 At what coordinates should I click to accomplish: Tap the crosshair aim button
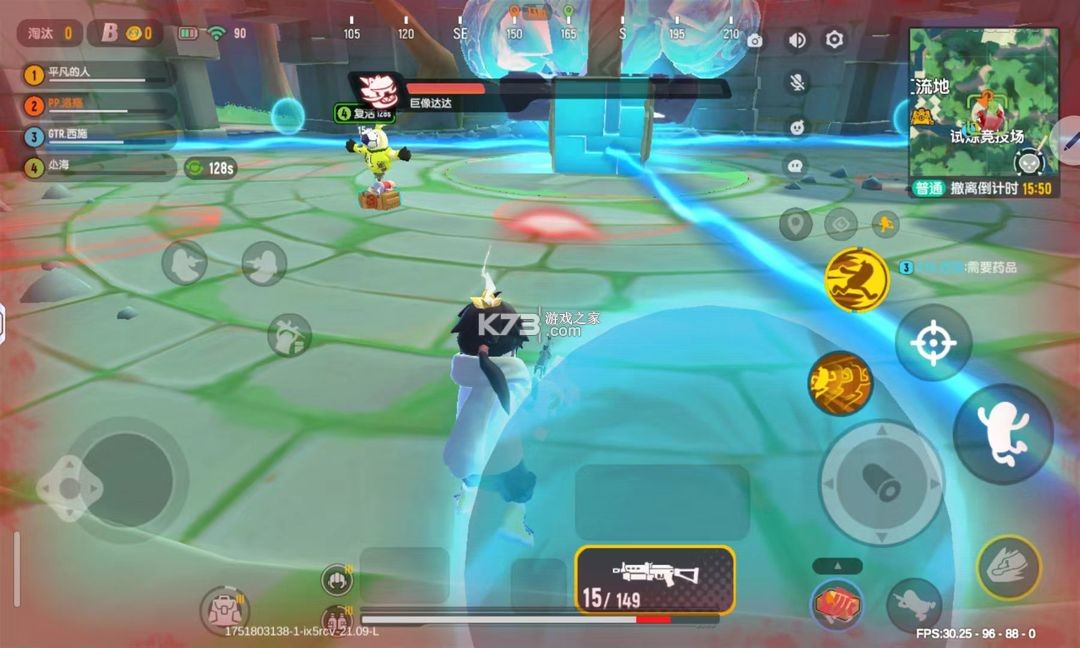[x=933, y=344]
